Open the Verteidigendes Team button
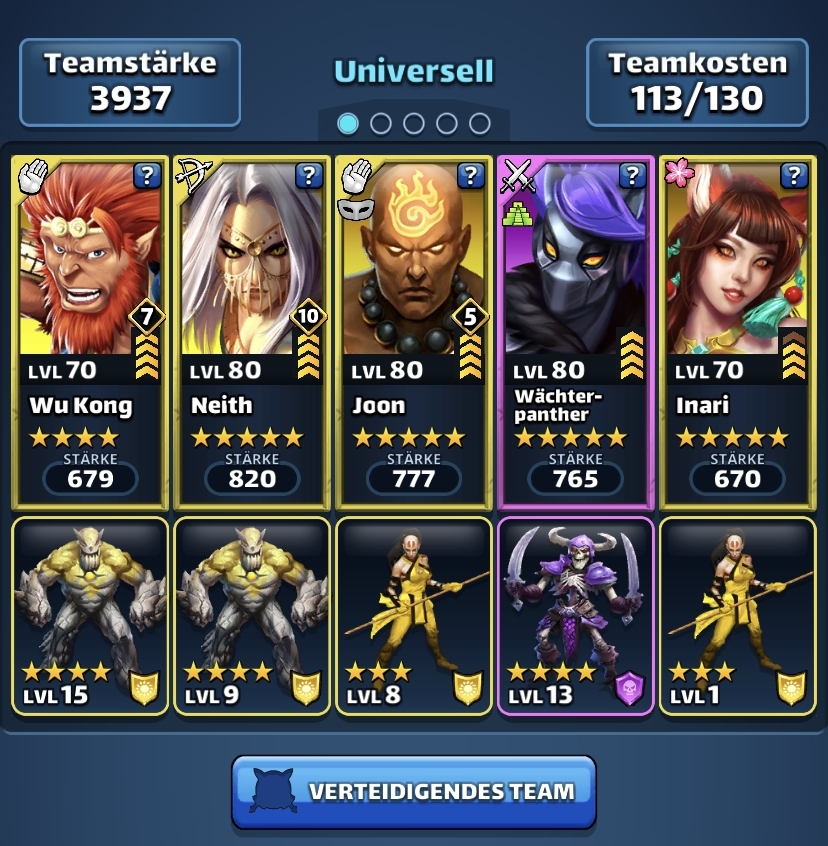The width and height of the screenshot is (828, 846). tap(414, 792)
